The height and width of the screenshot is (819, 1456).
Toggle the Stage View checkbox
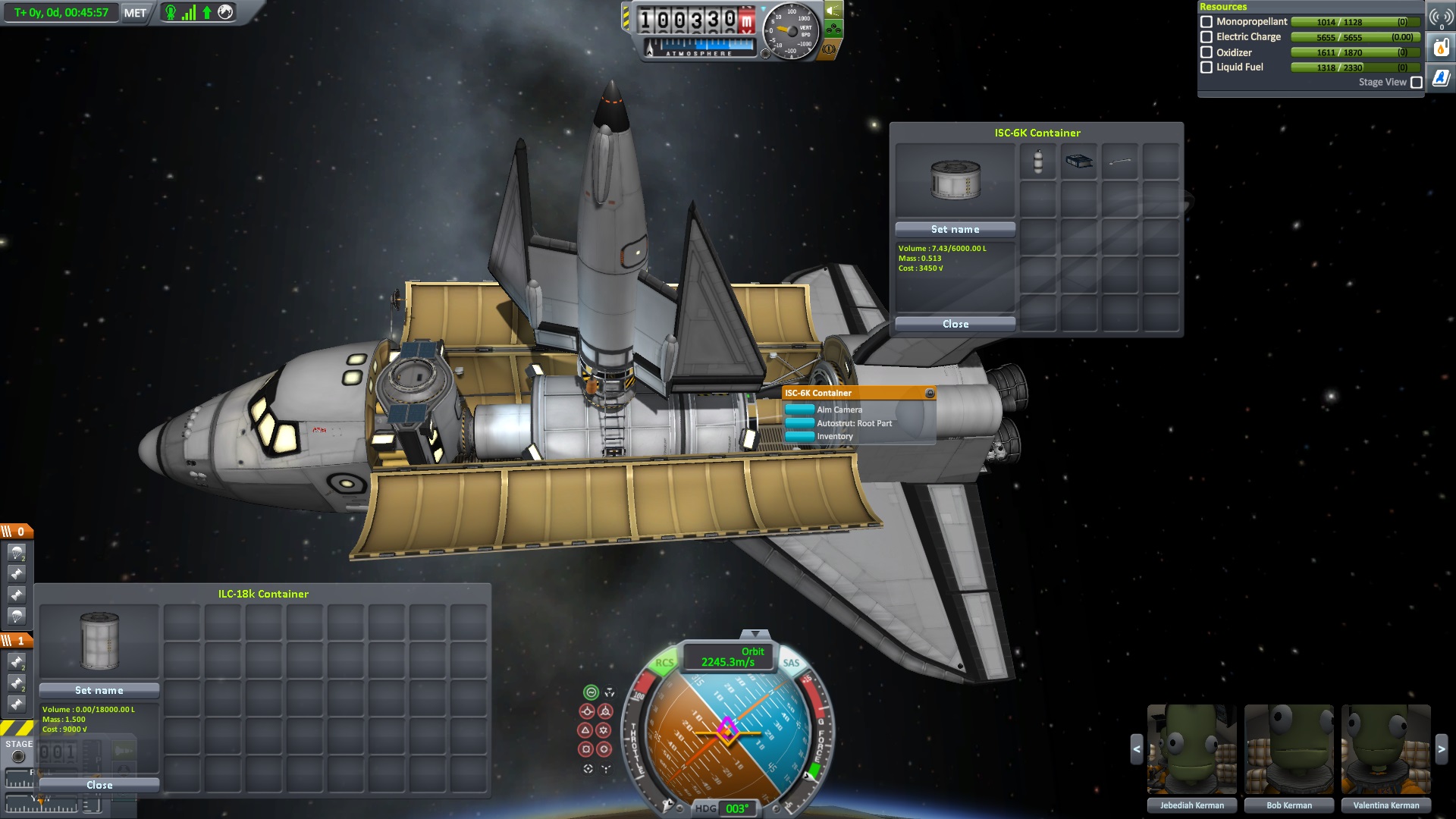pos(1416,83)
